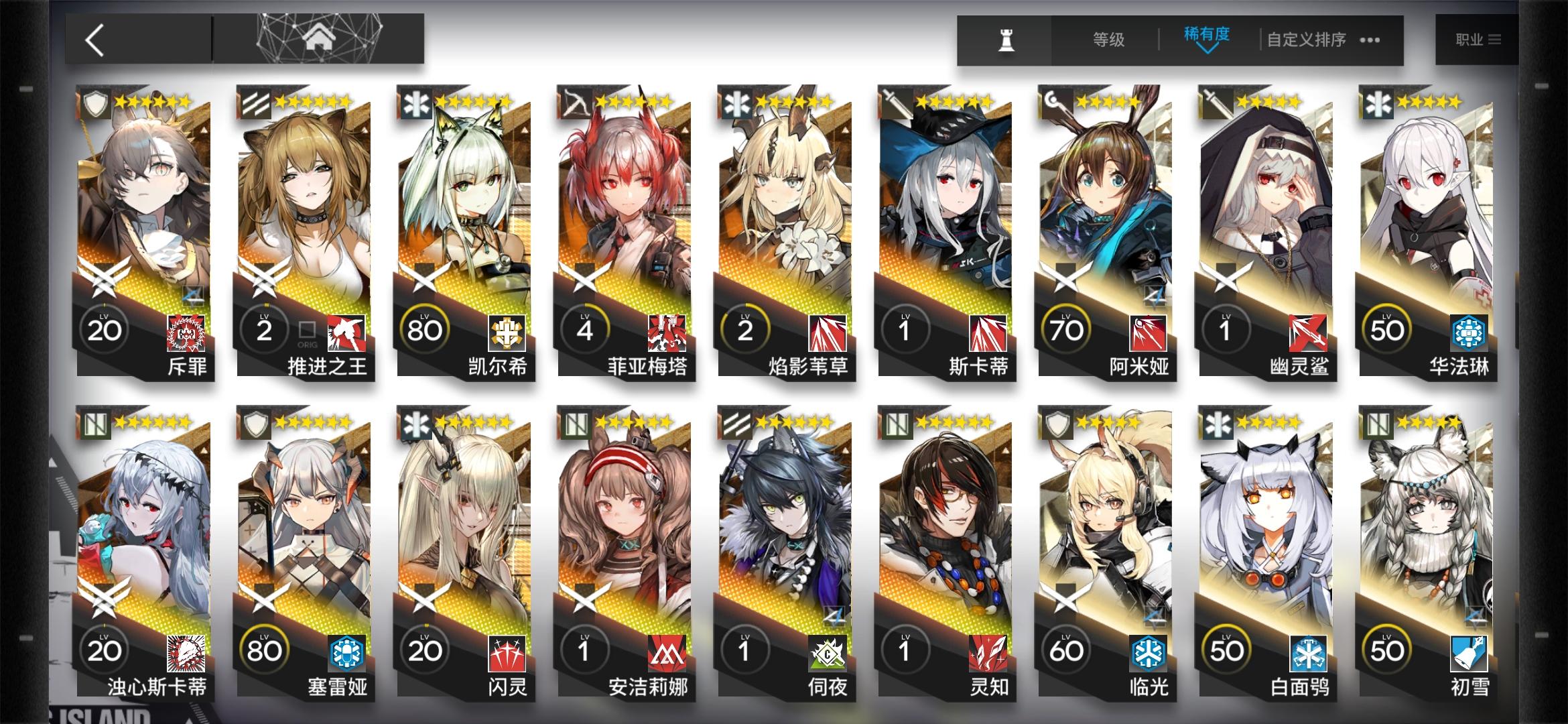Click the more options ellipsis icon
This screenshot has height=724, width=1568.
[x=1371, y=41]
